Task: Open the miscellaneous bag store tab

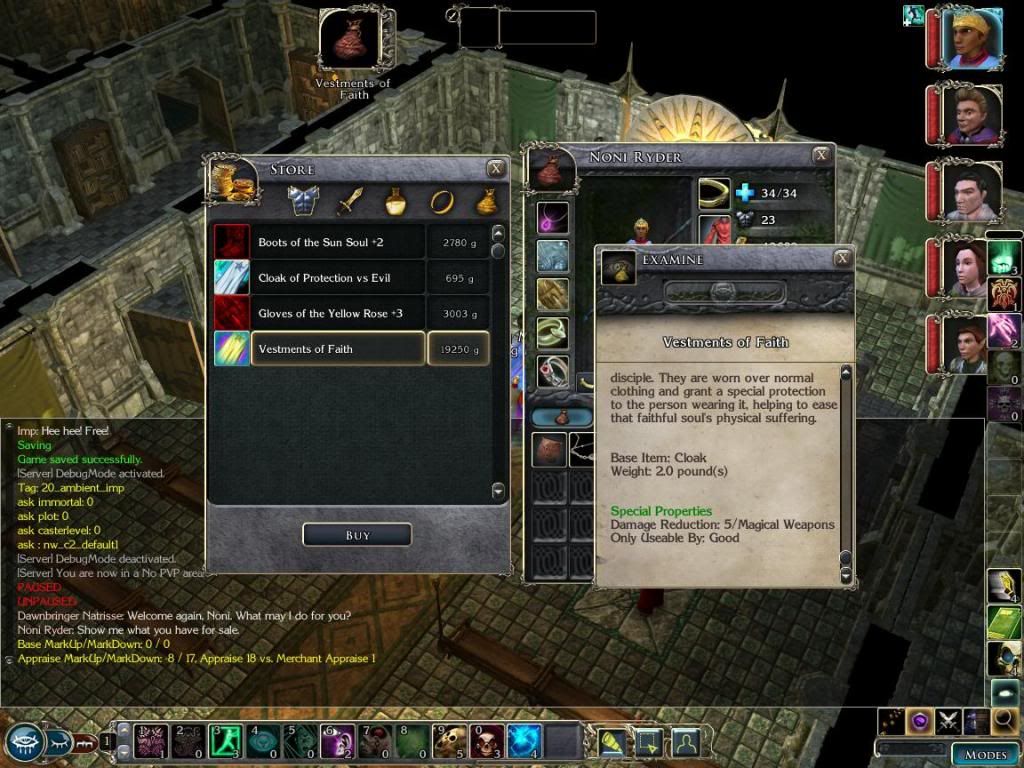Action: point(487,201)
